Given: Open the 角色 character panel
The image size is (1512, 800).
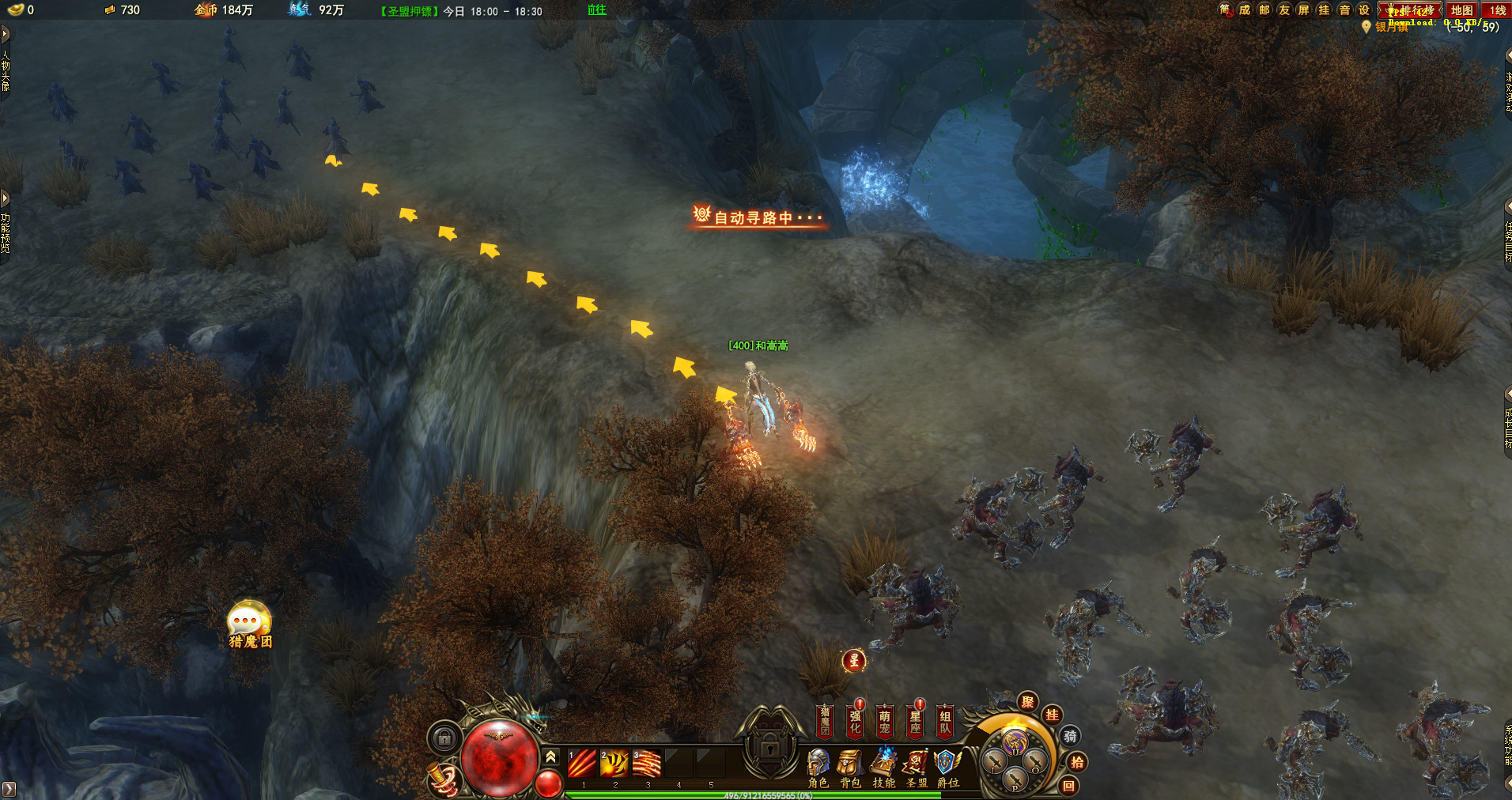Looking at the screenshot, I should [818, 767].
